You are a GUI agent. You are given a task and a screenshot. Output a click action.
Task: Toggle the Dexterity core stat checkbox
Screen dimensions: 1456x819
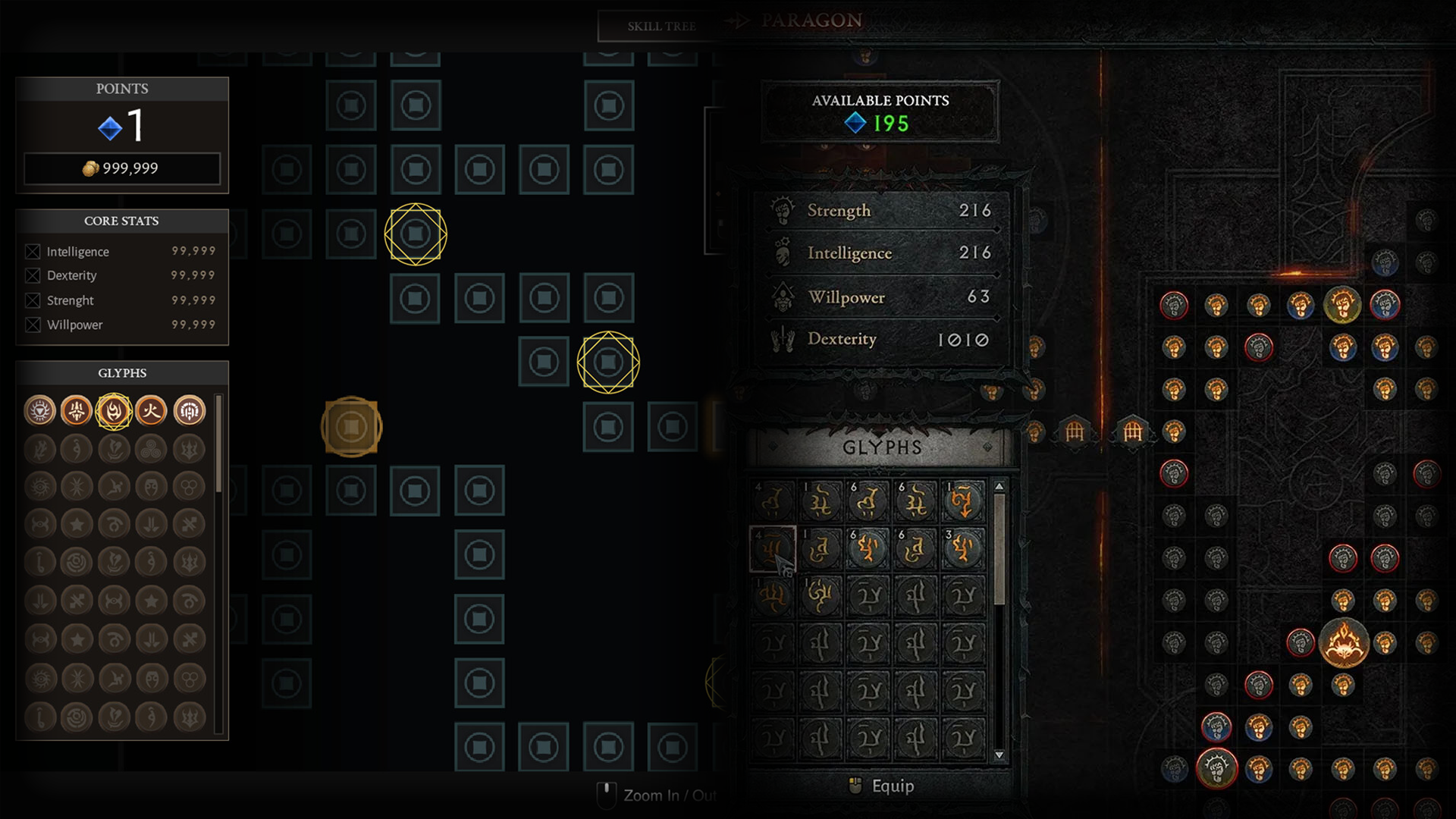tap(33, 275)
